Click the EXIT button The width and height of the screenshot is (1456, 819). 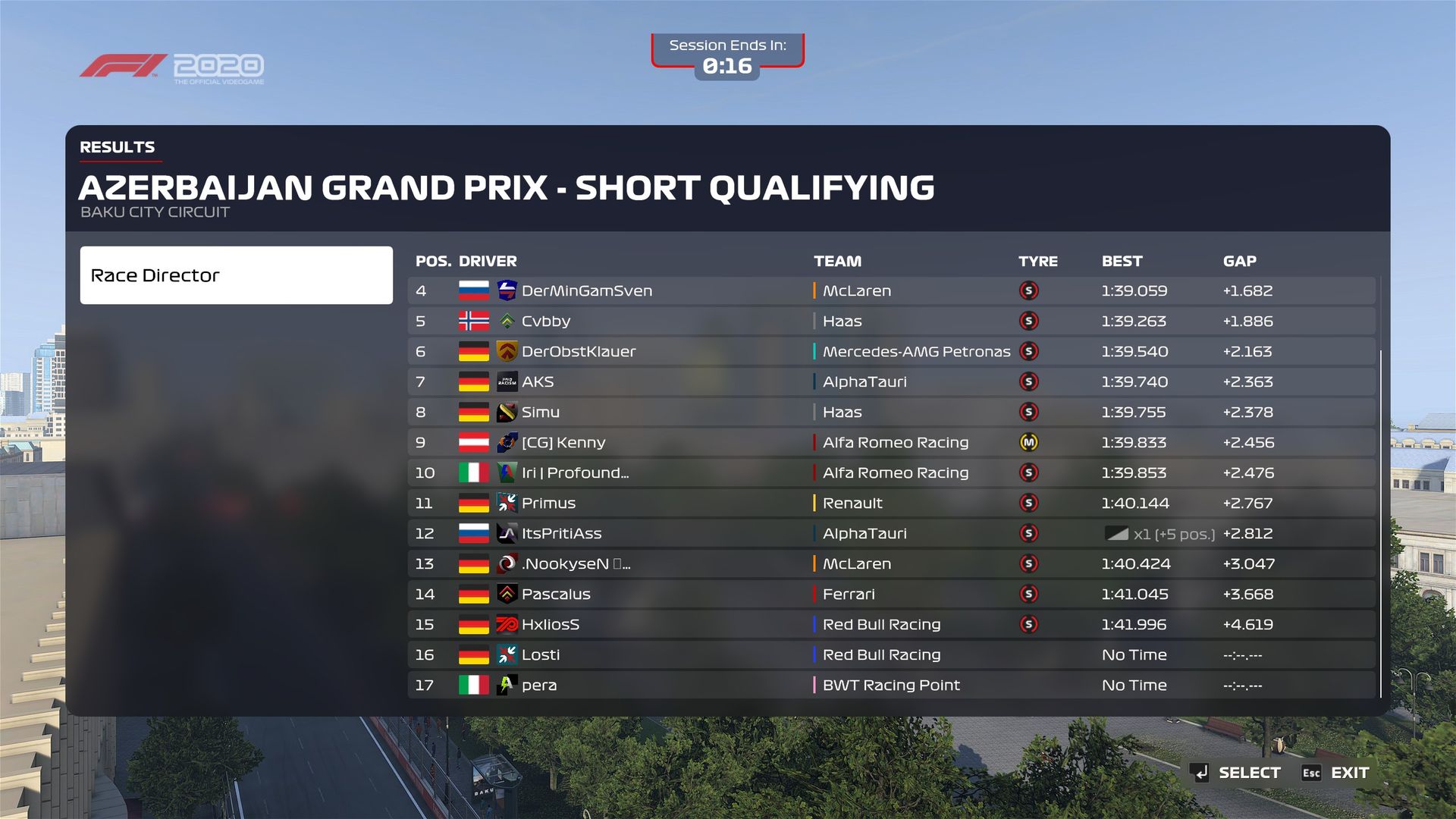coord(1335,773)
